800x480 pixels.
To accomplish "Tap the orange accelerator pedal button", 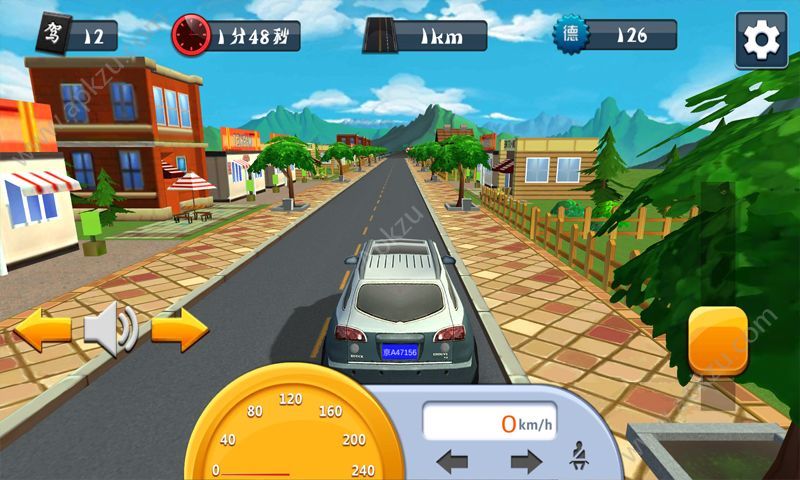I will pyautogui.click(x=718, y=342).
